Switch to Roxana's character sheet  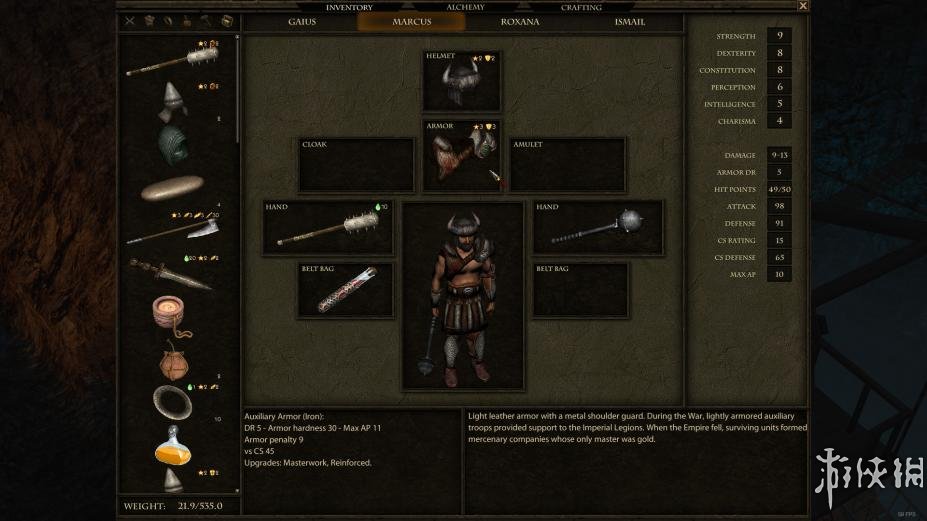(x=519, y=22)
